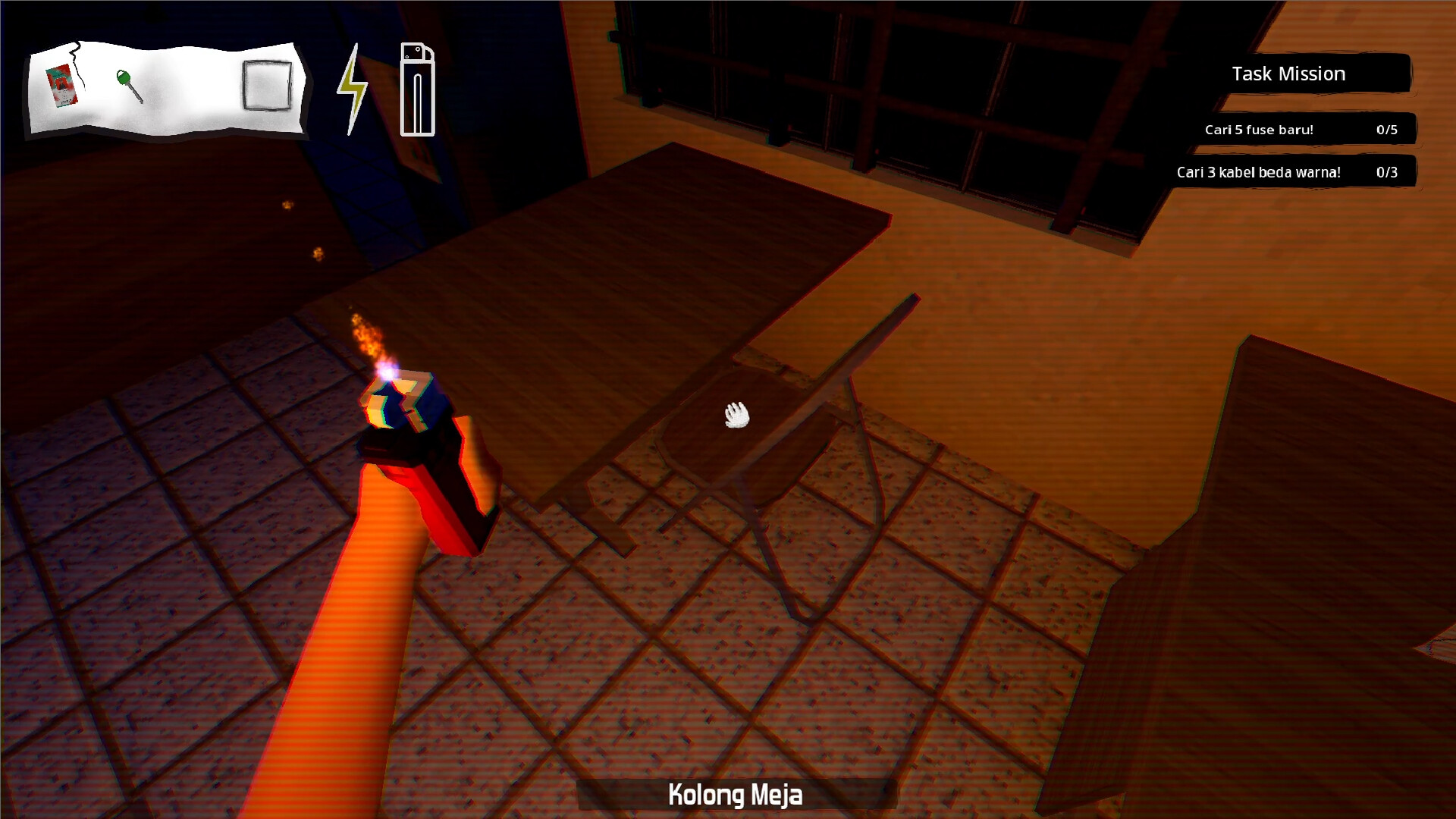Open the Task Mission header tab
This screenshot has height=819, width=1456.
pyautogui.click(x=1289, y=74)
